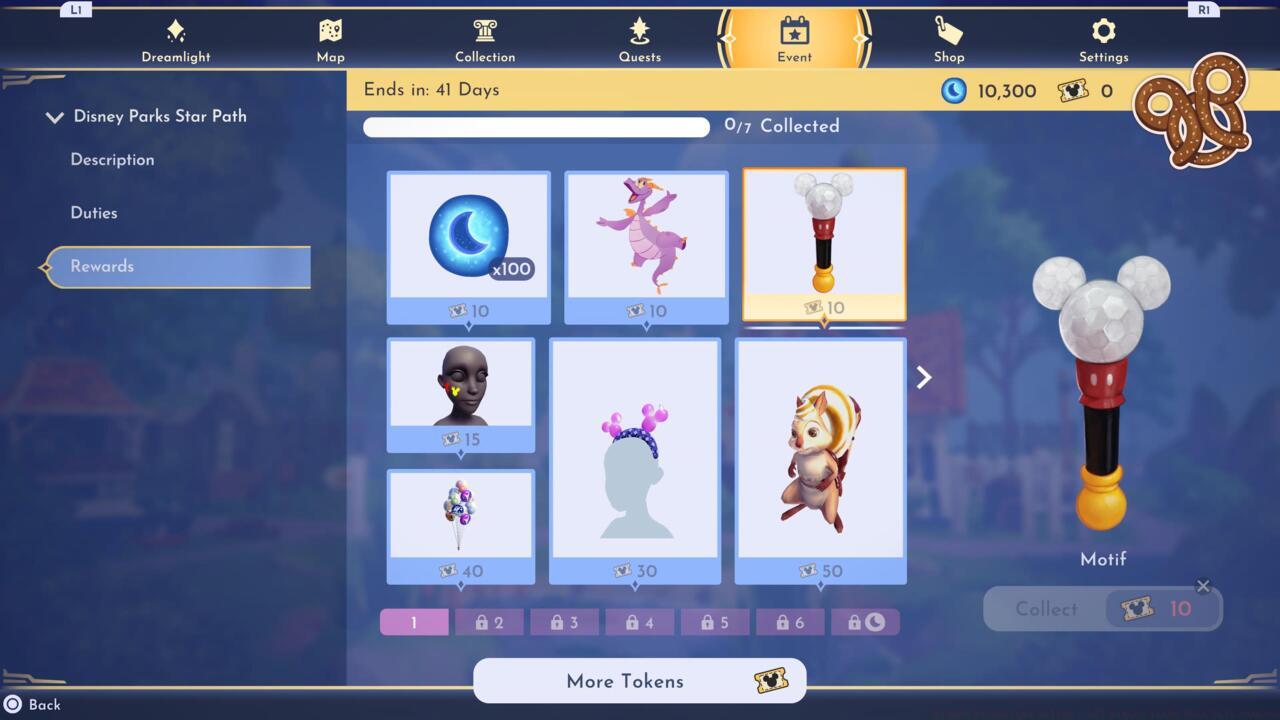Click the 0/7 Collected progress bar
Viewport: 1280px width, 720px height.
pyautogui.click(x=536, y=126)
